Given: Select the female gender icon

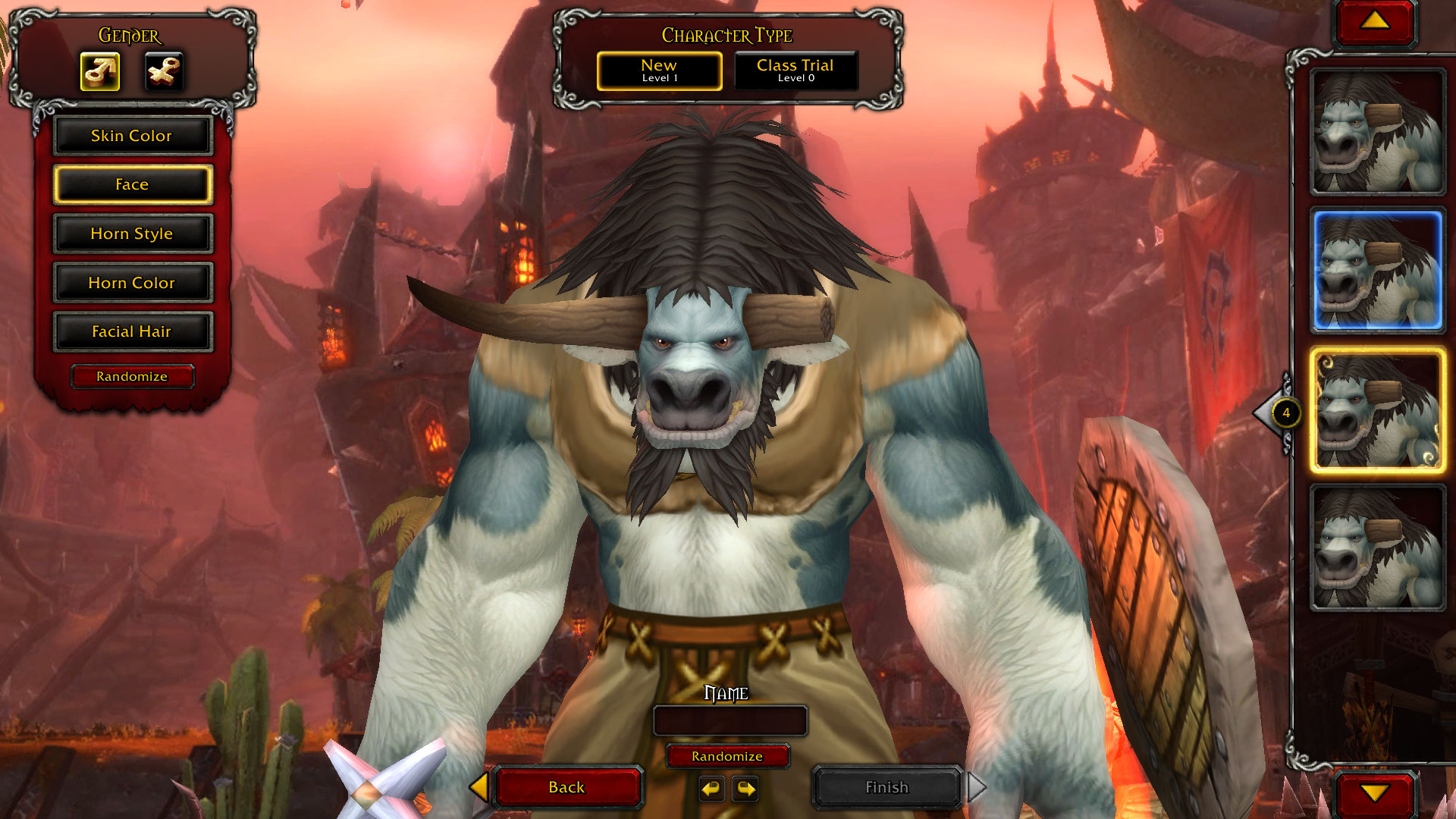Looking at the screenshot, I should pos(164,72).
